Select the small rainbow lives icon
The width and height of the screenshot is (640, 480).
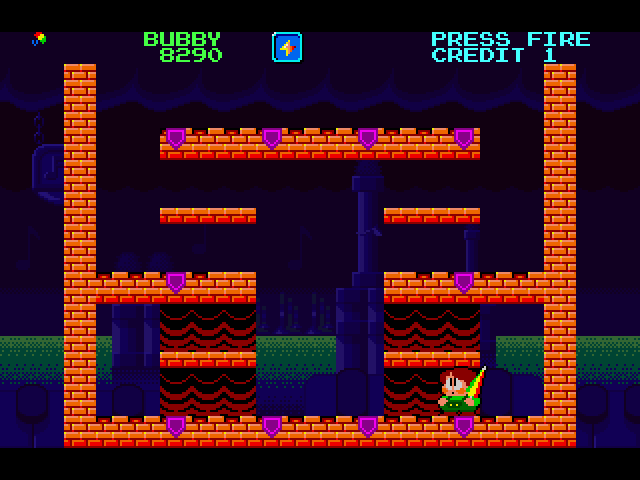[39, 39]
